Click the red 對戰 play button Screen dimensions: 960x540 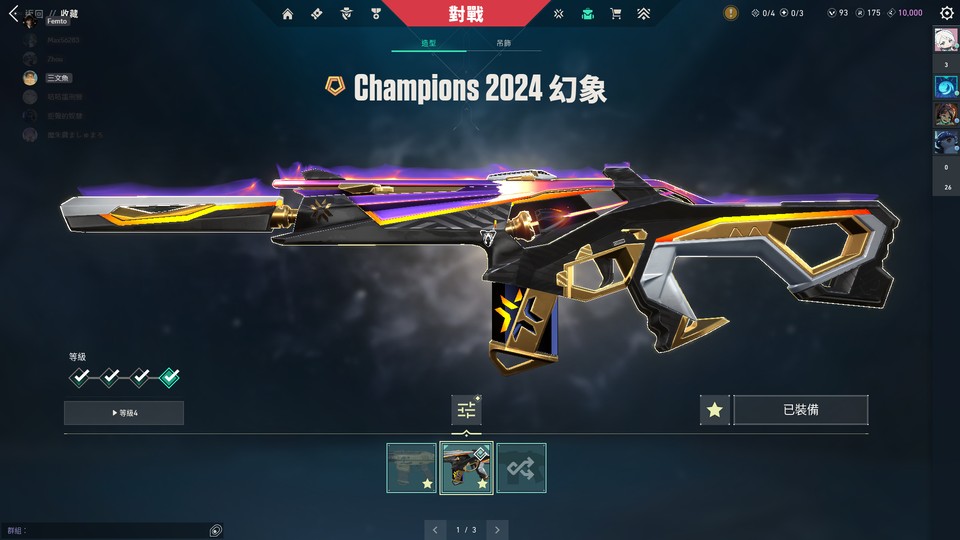pos(465,14)
